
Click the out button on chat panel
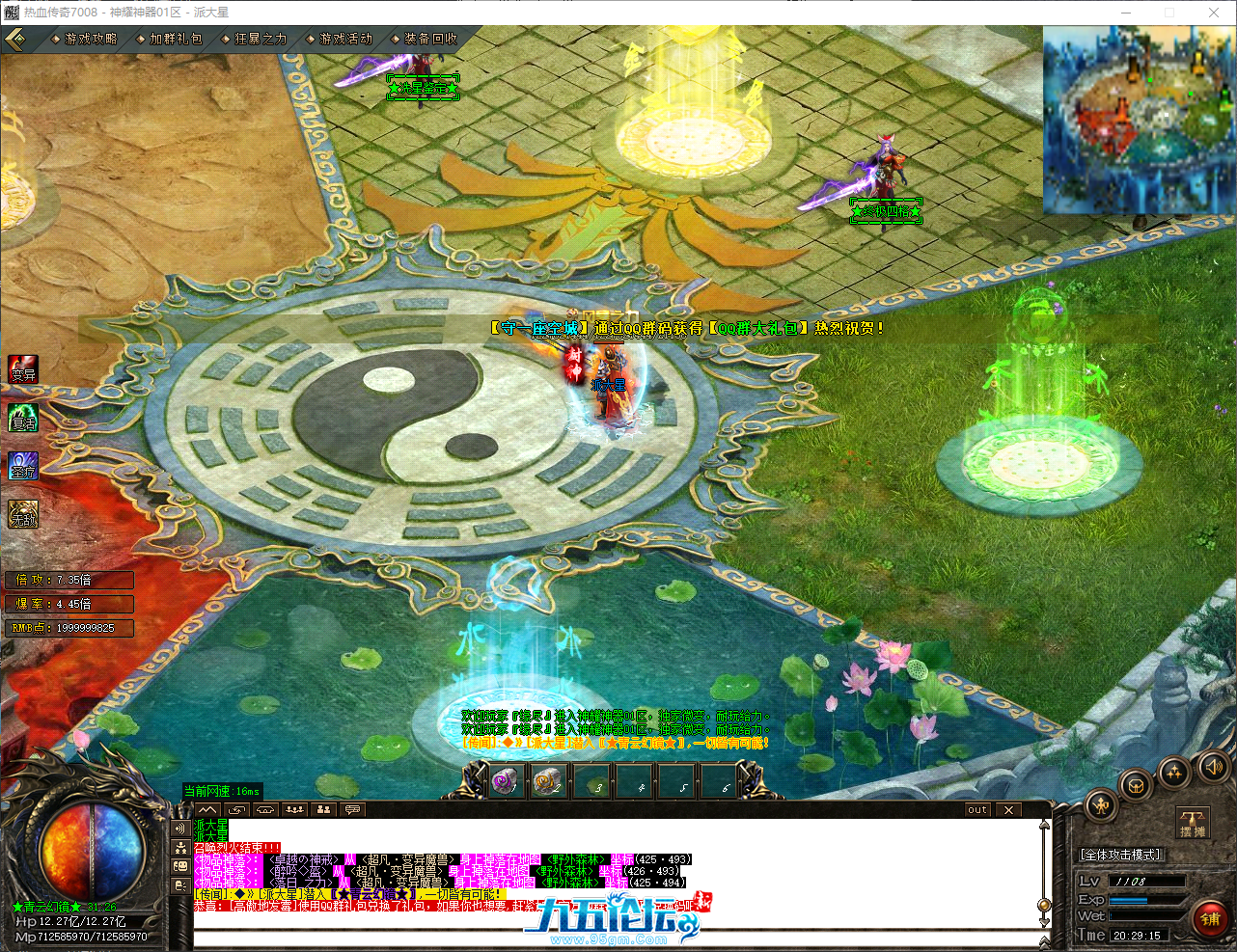tap(976, 810)
